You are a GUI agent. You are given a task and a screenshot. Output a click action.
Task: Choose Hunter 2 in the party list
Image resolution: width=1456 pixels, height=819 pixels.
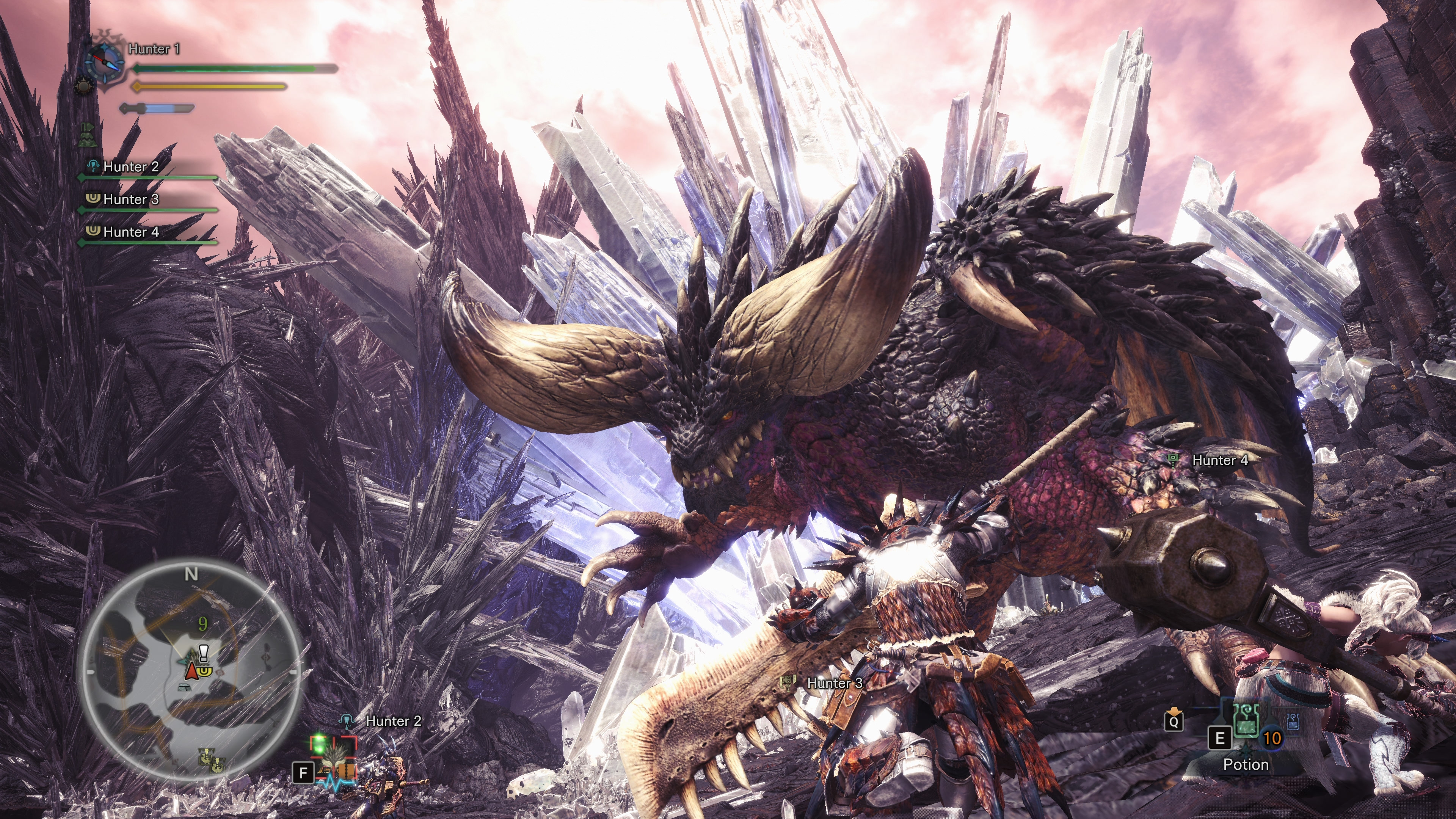pos(130,167)
